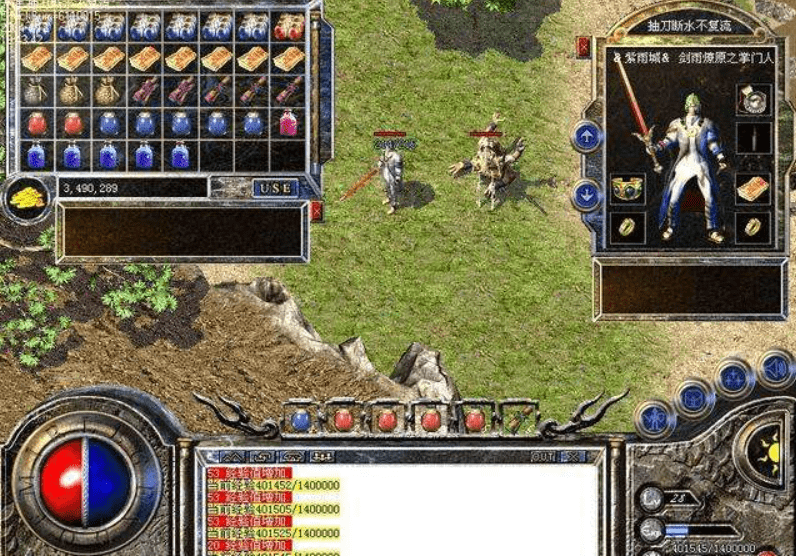Toggle sound with the speaker orb
This screenshot has width=796, height=557.
775,367
